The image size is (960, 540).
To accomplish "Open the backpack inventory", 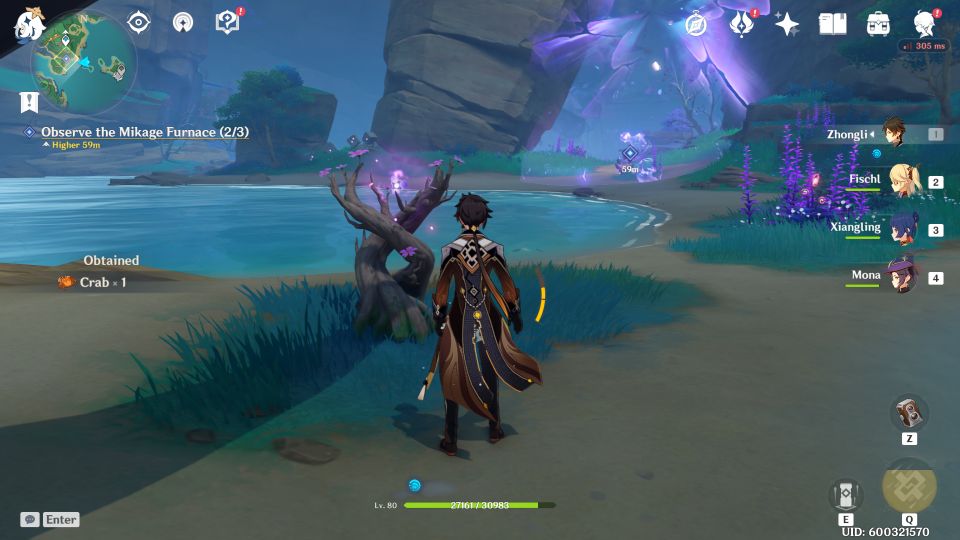I will pos(879,24).
